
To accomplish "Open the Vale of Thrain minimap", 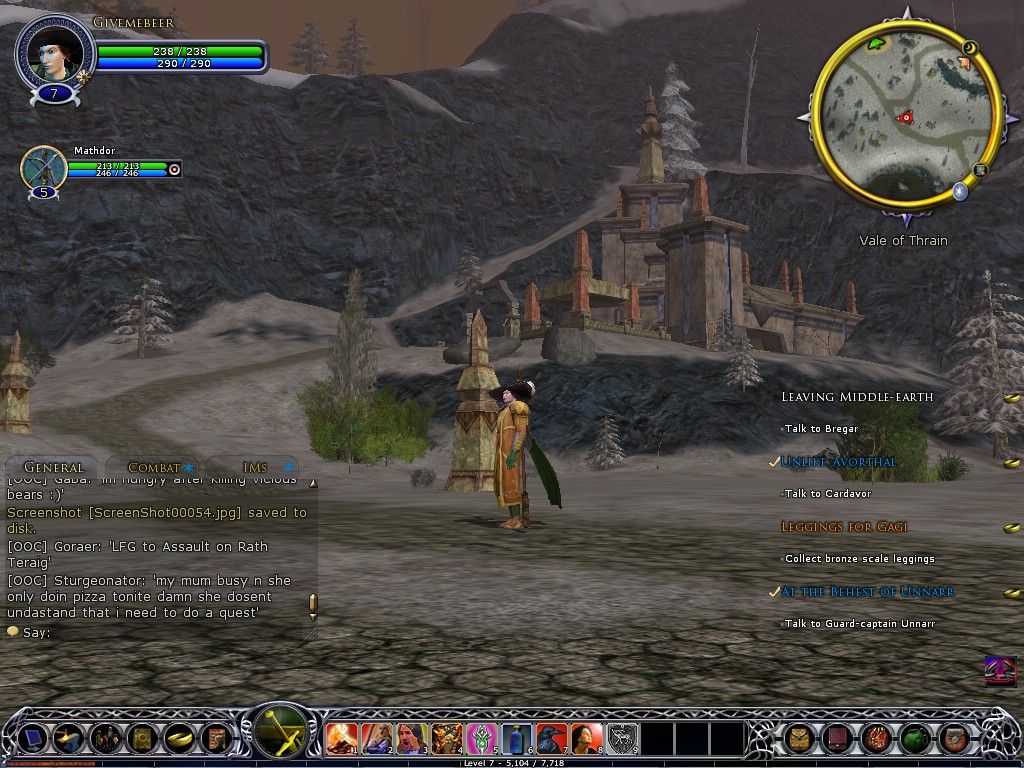I will pos(904,118).
